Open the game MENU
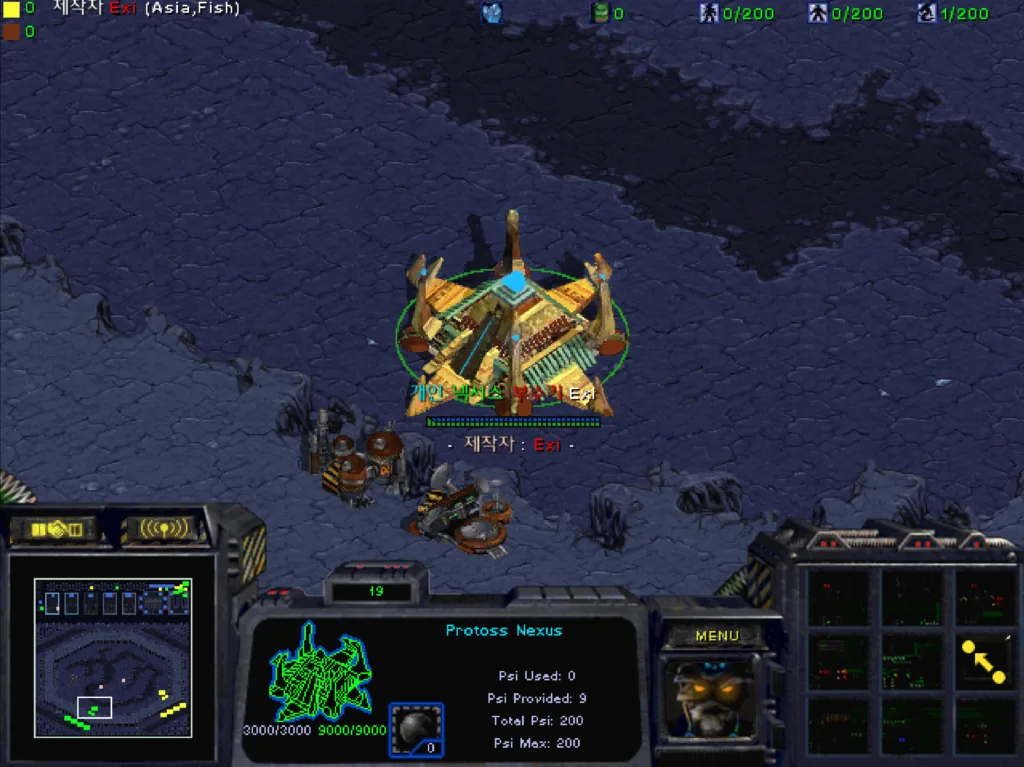 717,636
